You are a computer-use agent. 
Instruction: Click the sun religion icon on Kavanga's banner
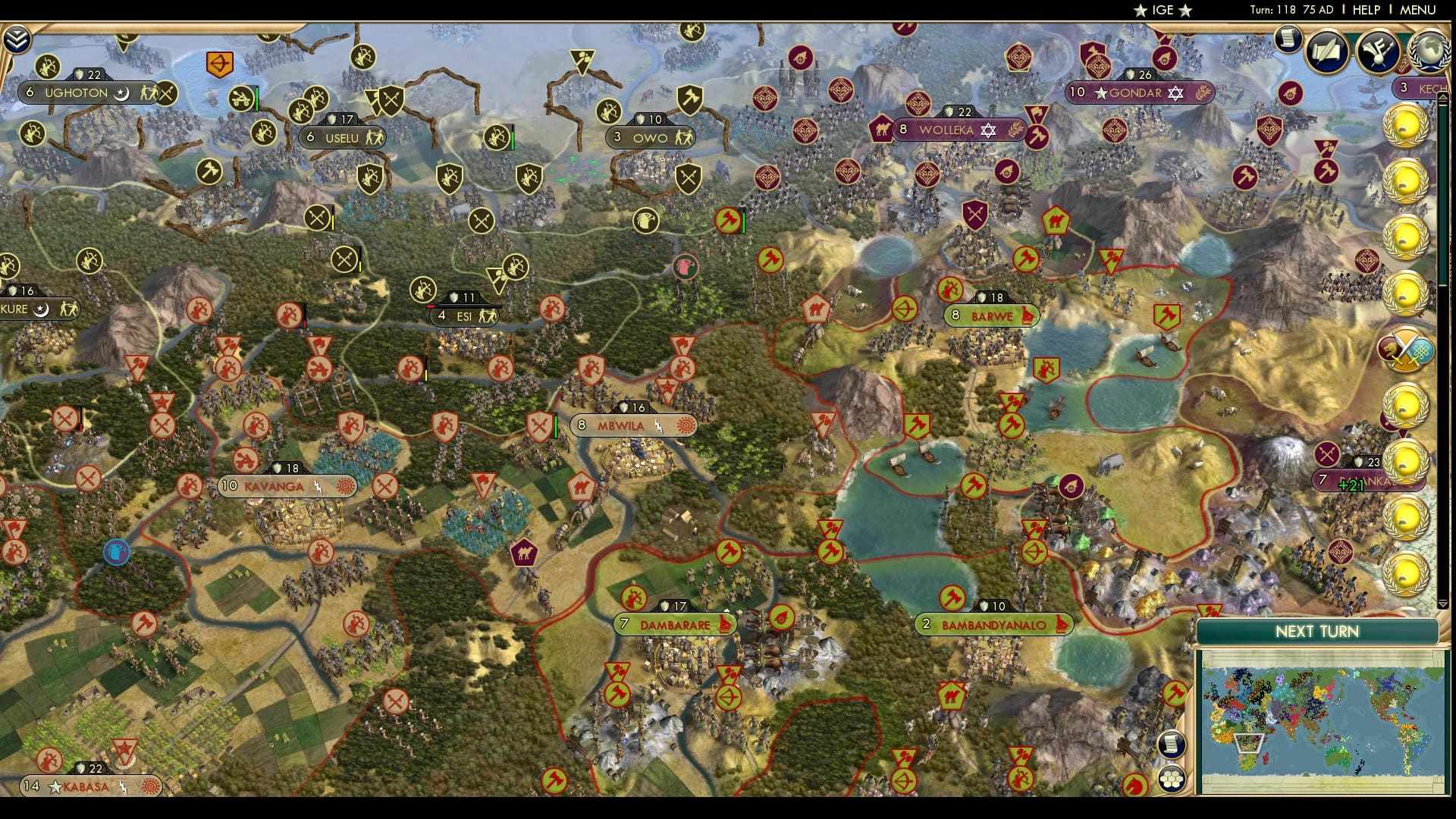click(344, 487)
